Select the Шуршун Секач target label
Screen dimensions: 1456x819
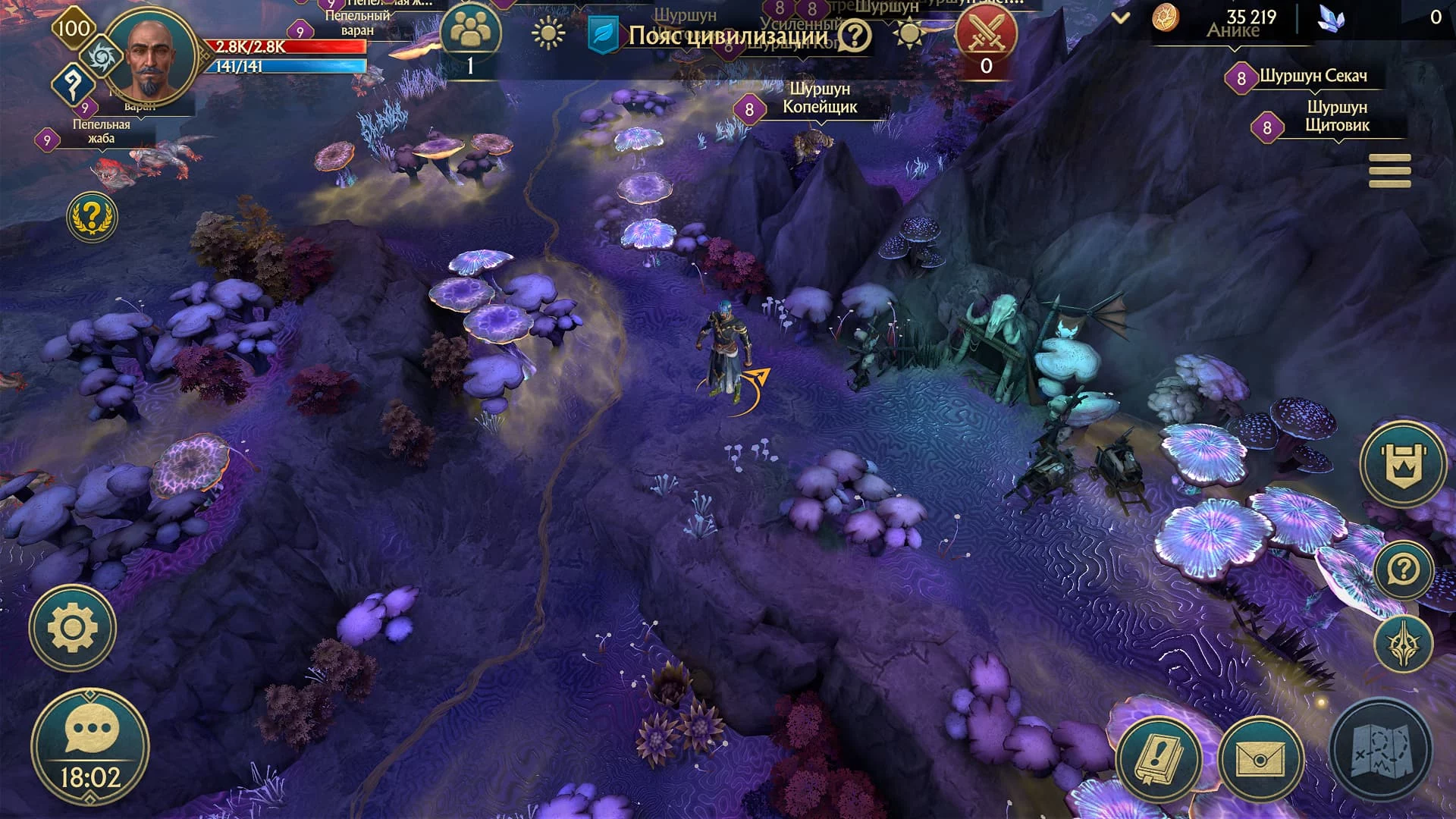[1312, 77]
